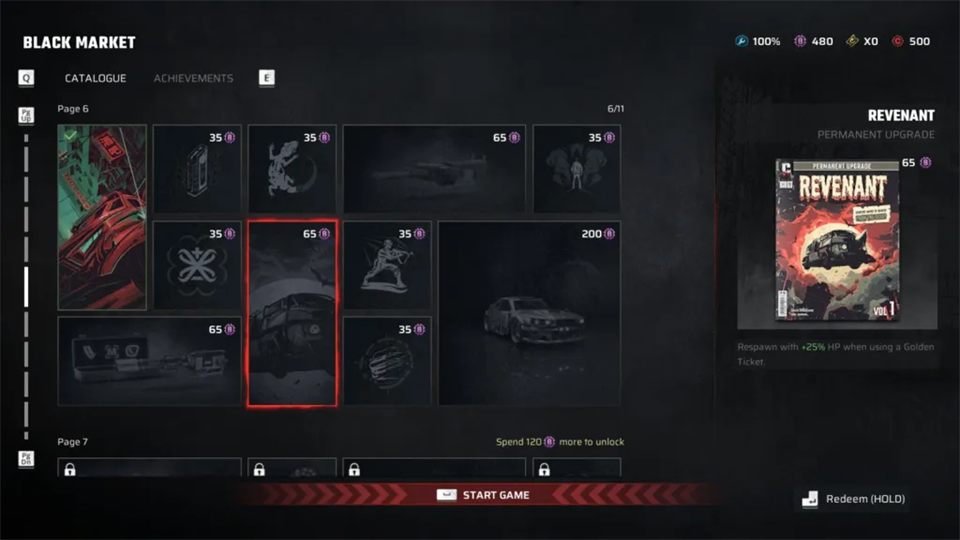Screen dimensions: 960x540
Task: Choose the highlighted Revenant bus tile
Action: pyautogui.click(x=291, y=314)
